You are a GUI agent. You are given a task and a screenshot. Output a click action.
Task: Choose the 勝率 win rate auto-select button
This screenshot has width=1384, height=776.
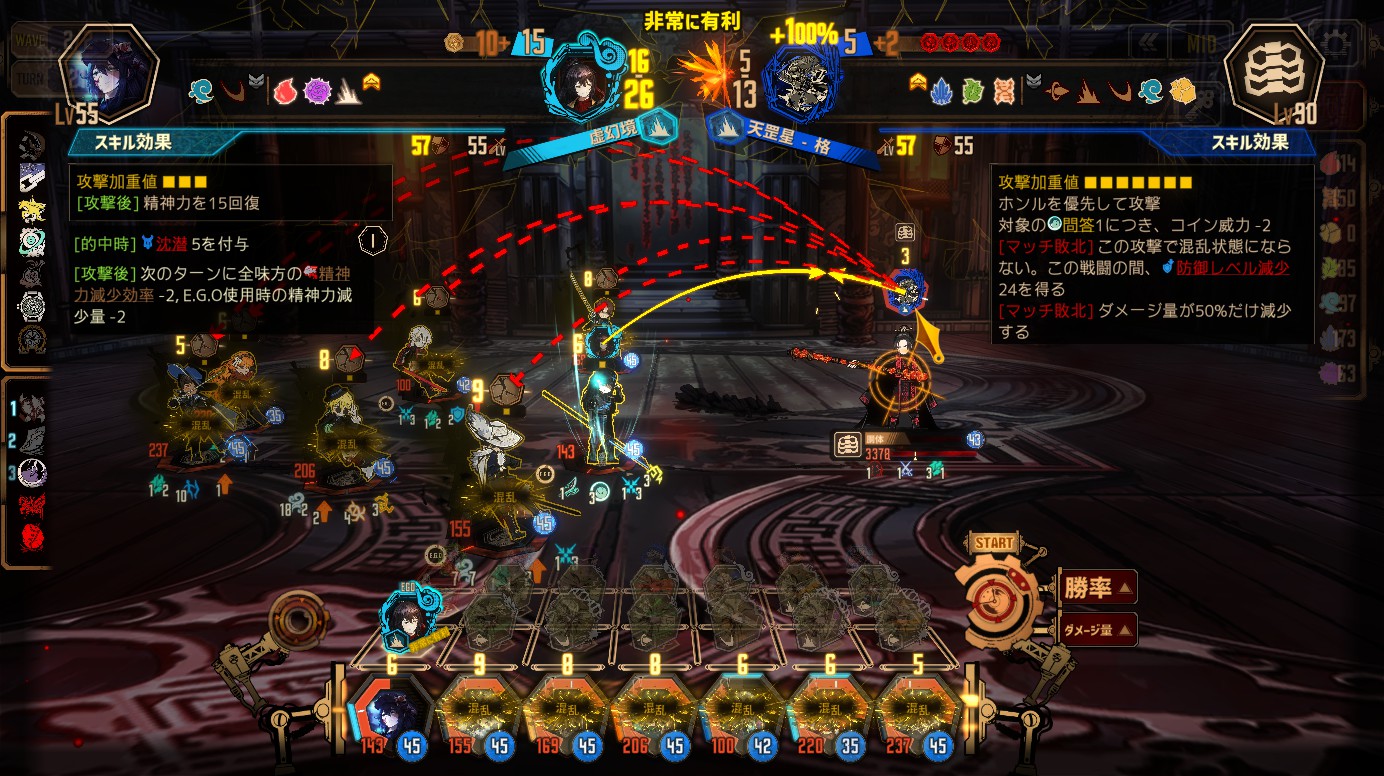click(x=1097, y=588)
